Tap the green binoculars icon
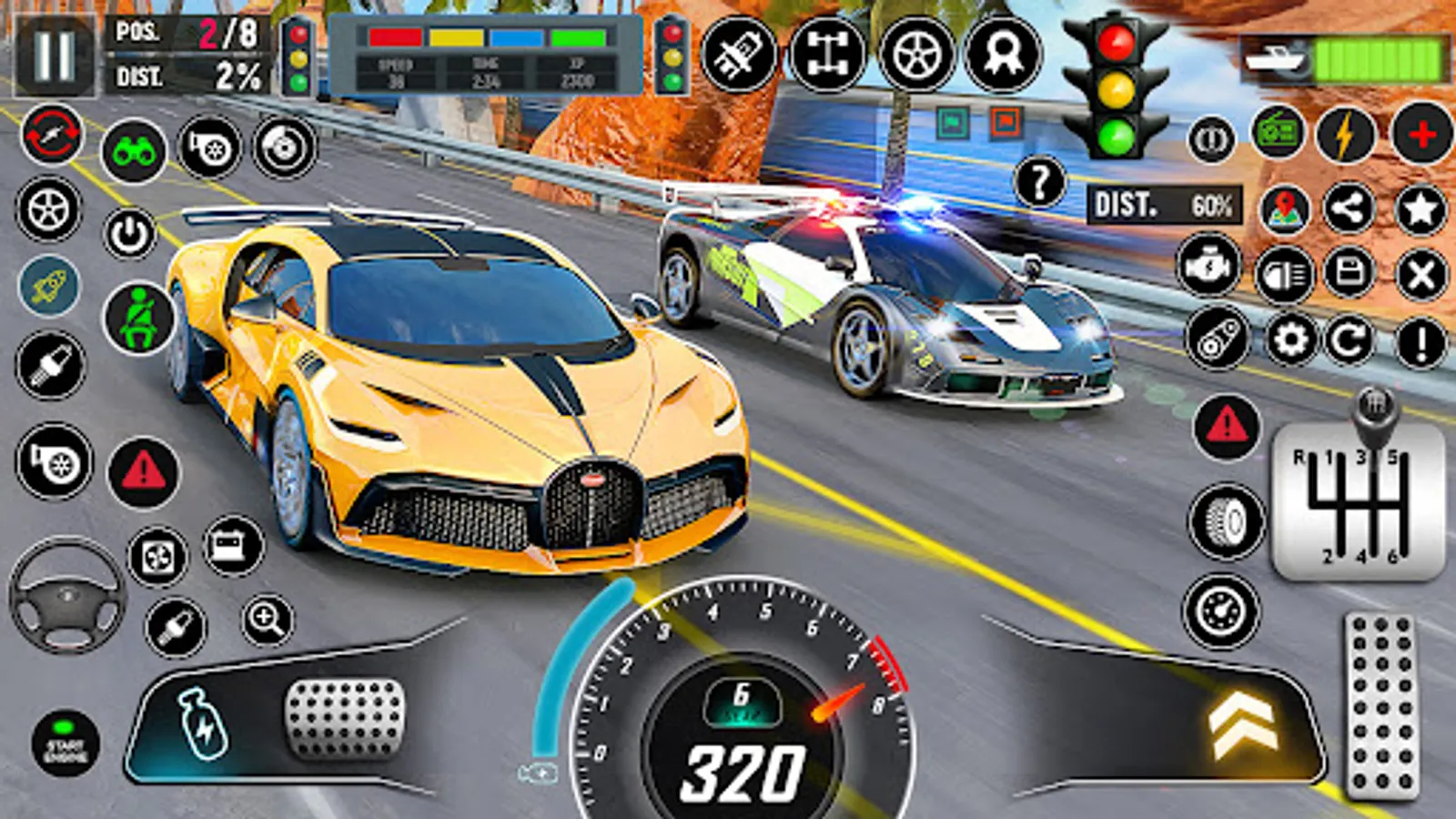Screen dimensions: 1456x819 [x=134, y=151]
